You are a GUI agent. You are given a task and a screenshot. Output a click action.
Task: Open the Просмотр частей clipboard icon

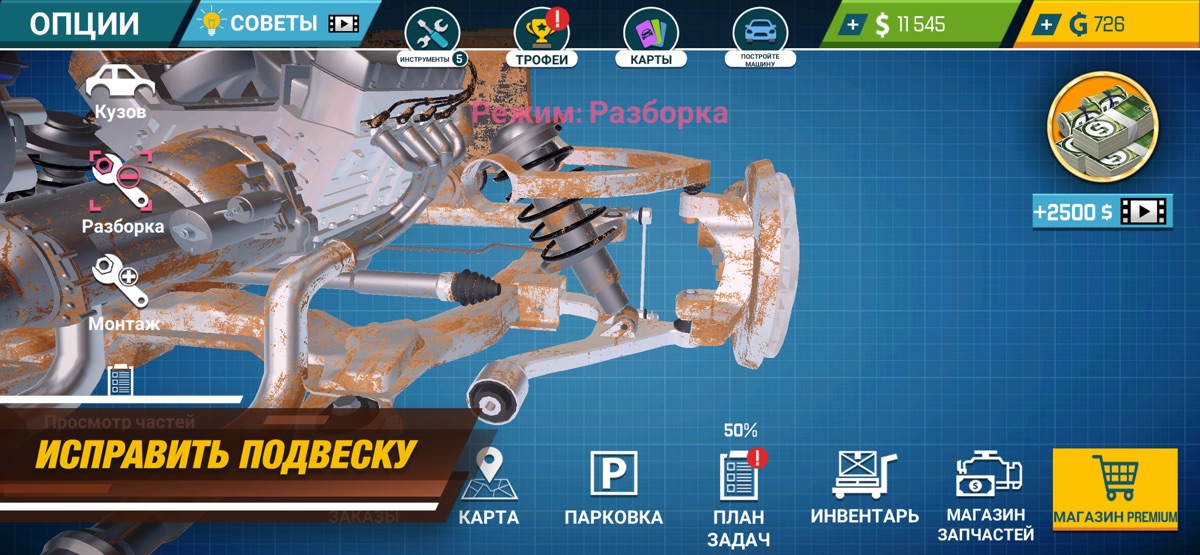pyautogui.click(x=120, y=381)
